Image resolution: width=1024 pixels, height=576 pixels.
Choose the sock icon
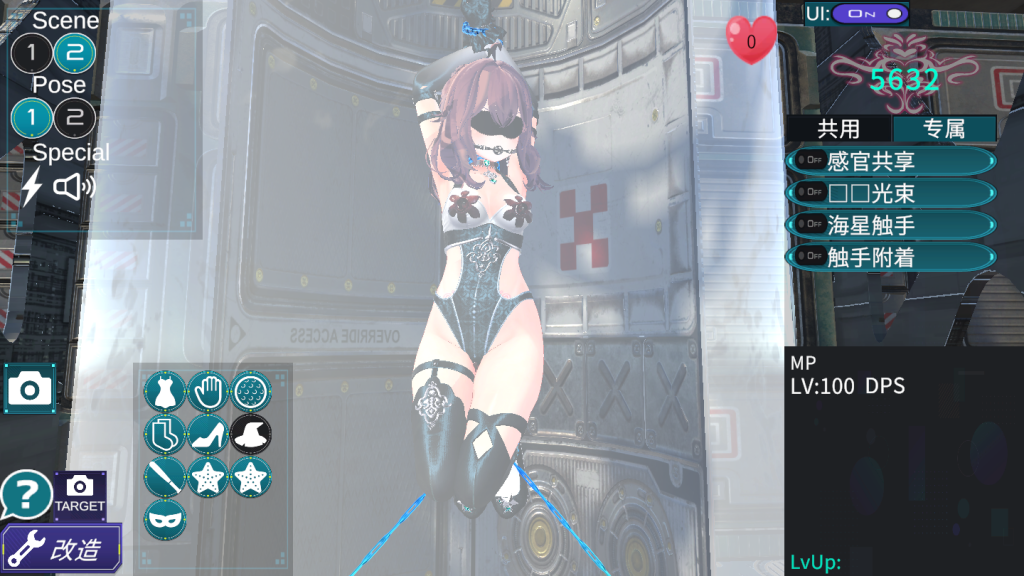(x=163, y=435)
